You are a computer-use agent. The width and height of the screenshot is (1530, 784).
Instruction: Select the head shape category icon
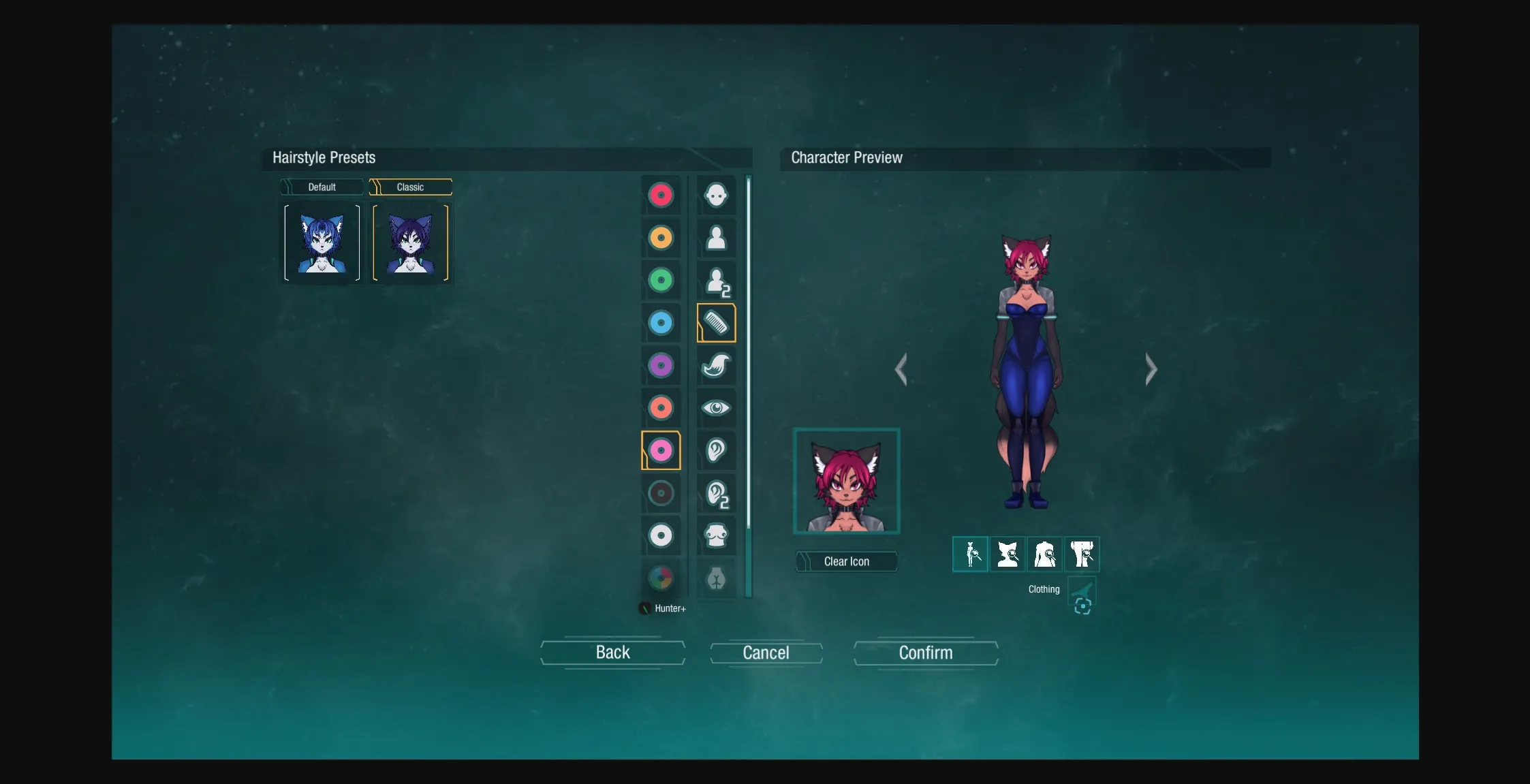pyautogui.click(x=716, y=195)
